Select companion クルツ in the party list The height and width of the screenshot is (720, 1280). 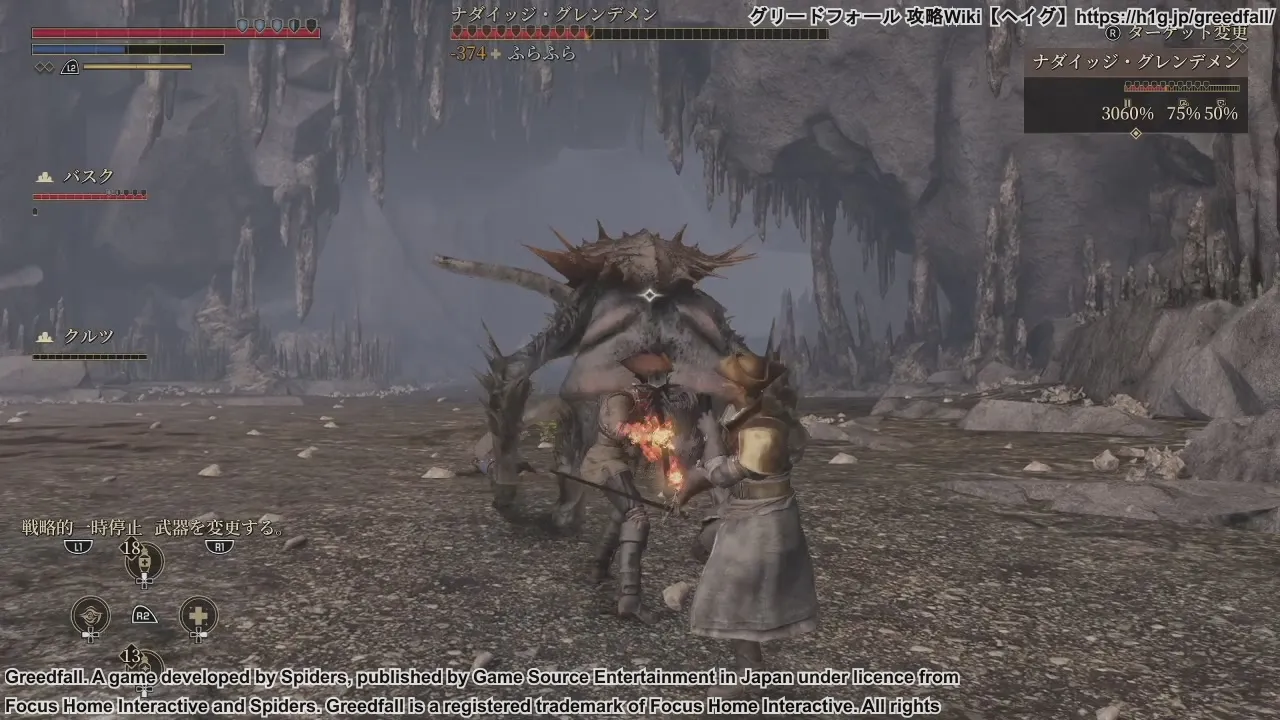(89, 337)
